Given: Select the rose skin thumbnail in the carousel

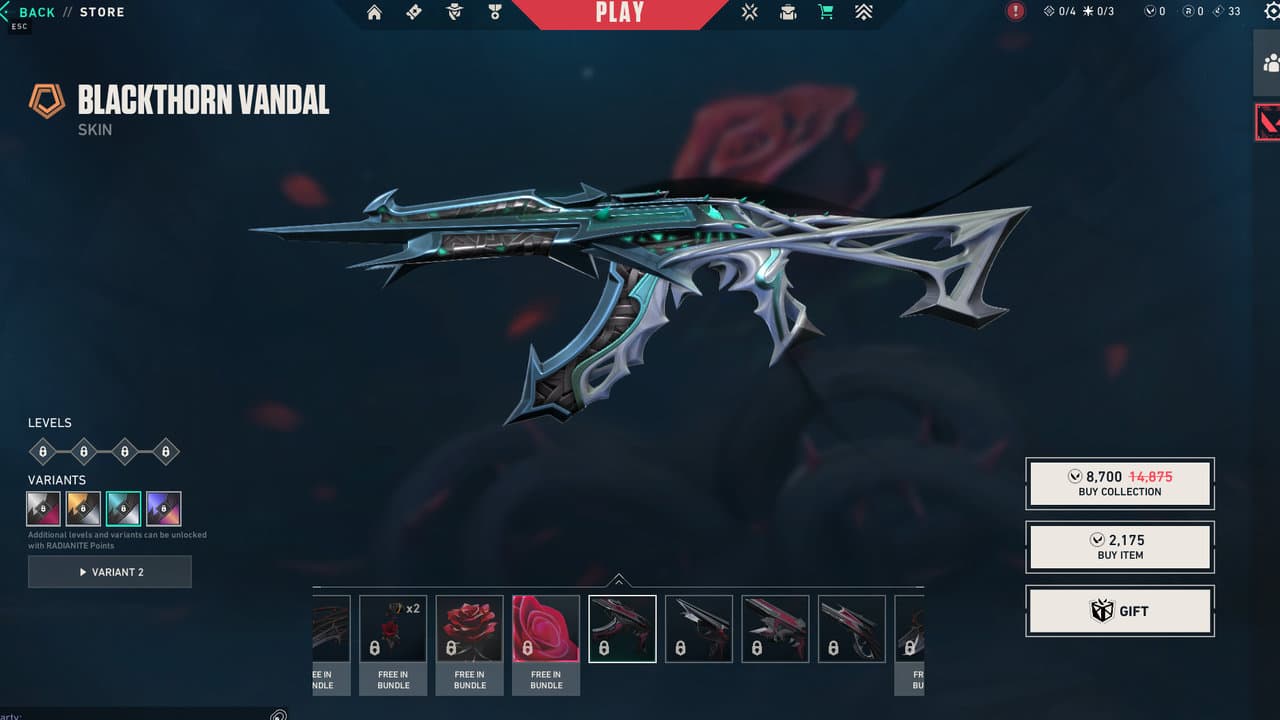Looking at the screenshot, I should (469, 628).
